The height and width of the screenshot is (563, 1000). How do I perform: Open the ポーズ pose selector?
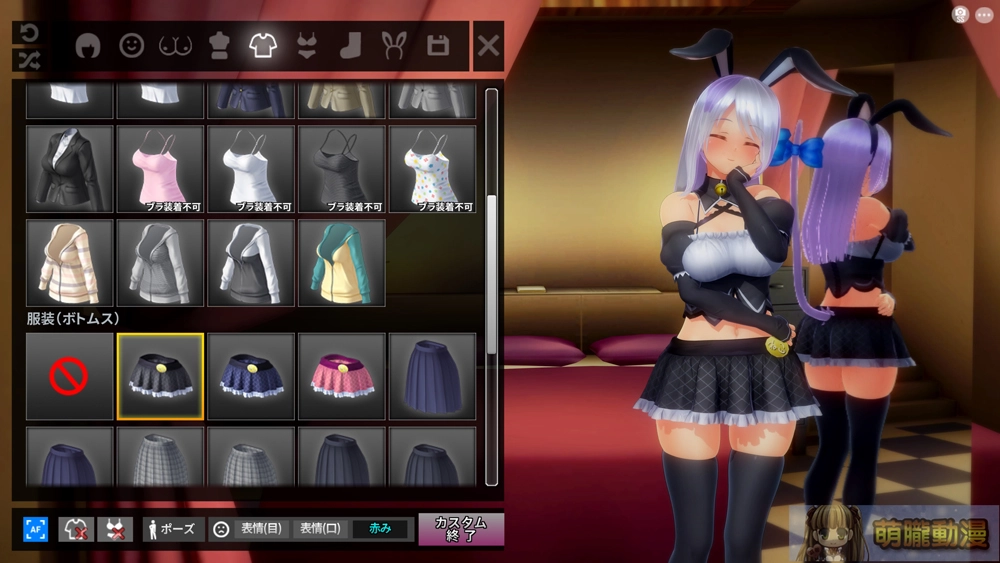tap(174, 529)
